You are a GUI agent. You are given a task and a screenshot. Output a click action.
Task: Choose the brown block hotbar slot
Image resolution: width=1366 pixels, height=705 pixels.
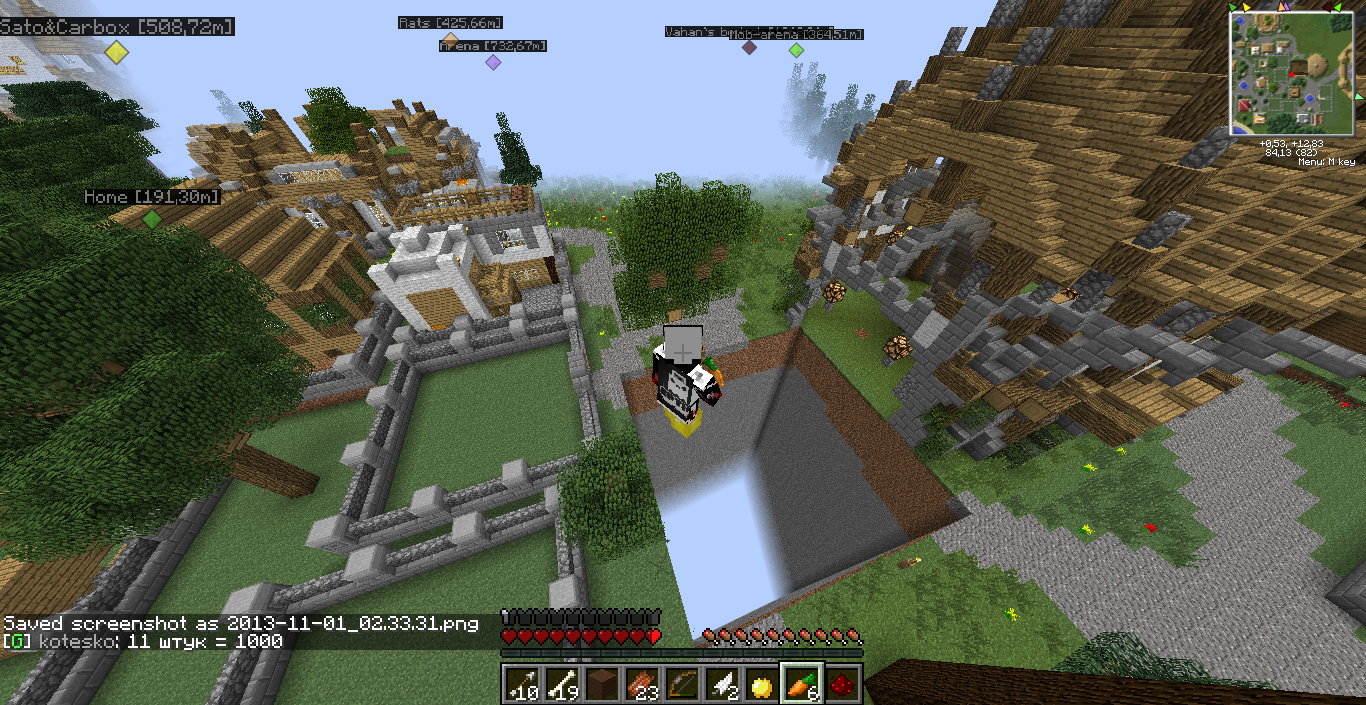coord(601,683)
